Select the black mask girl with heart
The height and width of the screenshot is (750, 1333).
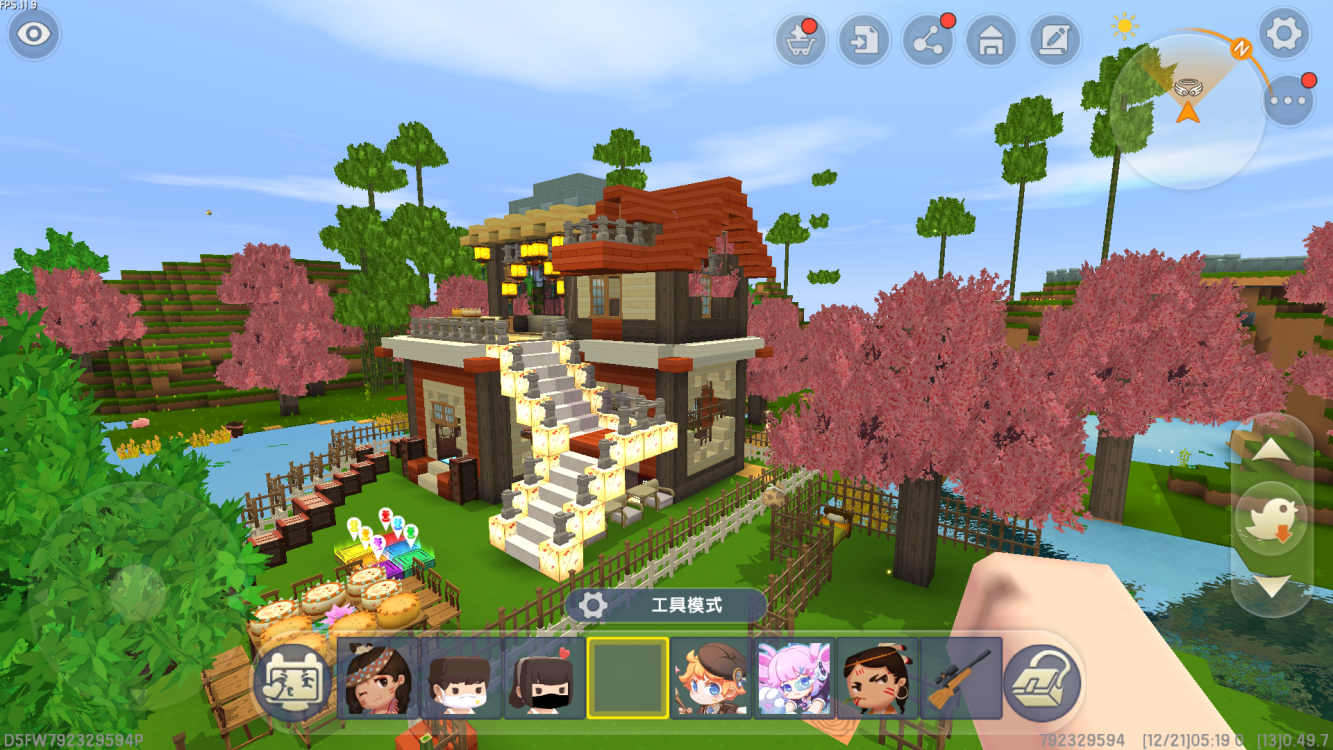(544, 678)
